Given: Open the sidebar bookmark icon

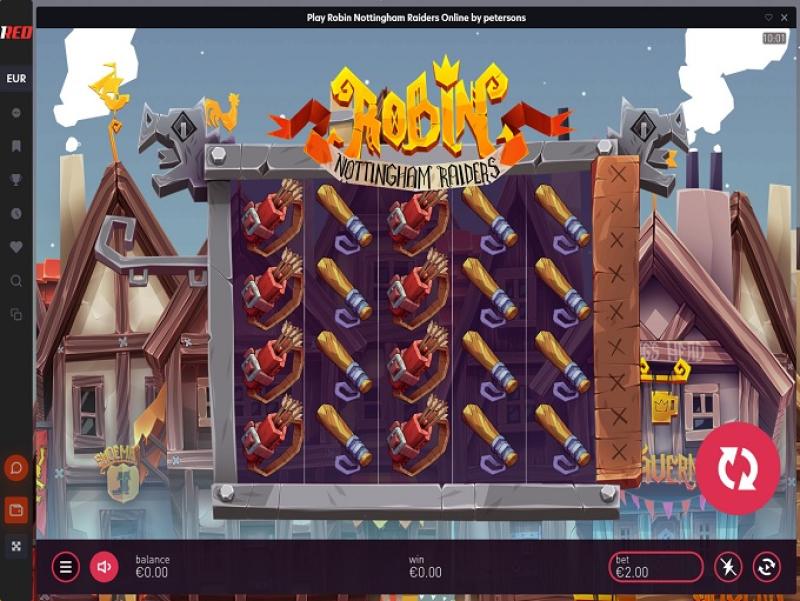Looking at the screenshot, I should pos(16,146).
